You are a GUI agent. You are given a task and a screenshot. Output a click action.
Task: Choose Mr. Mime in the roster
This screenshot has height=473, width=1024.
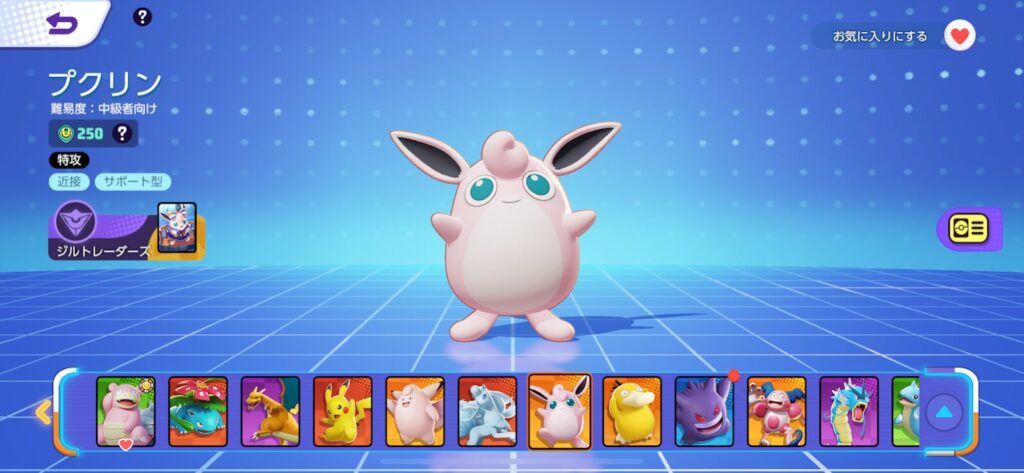pos(776,411)
